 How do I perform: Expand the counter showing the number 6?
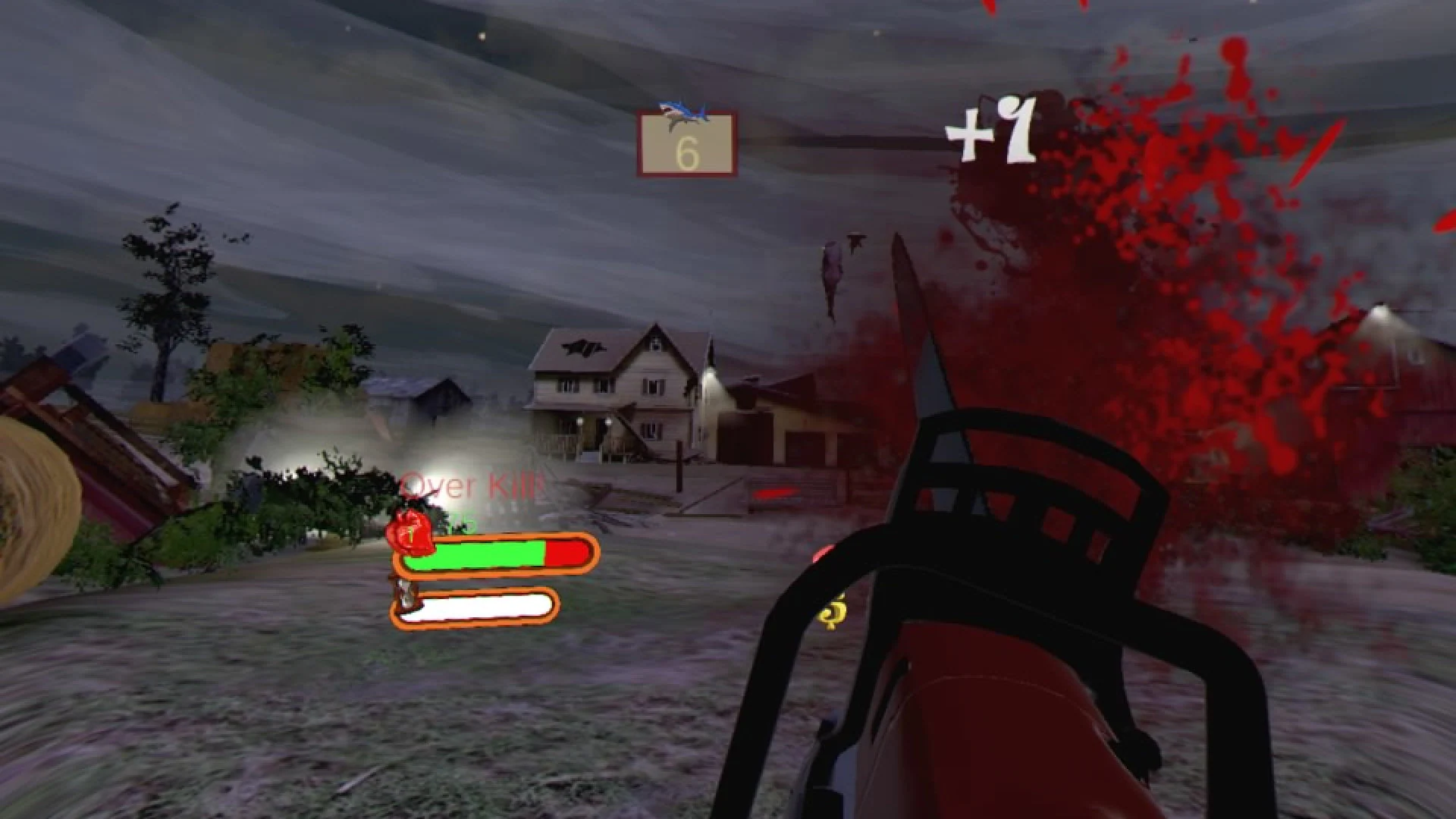coord(686,144)
